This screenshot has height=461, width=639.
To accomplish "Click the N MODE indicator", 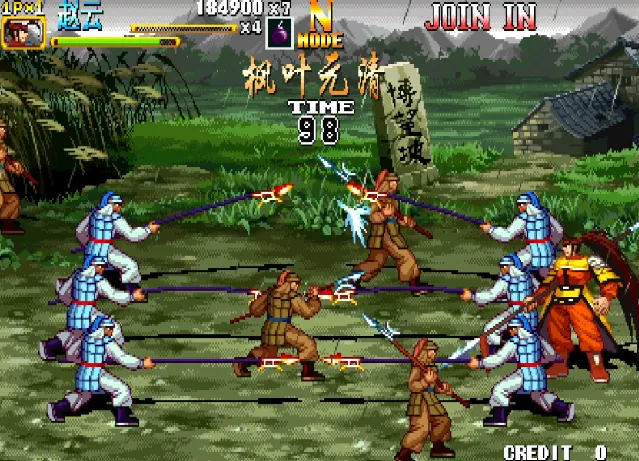I will point(321,27).
